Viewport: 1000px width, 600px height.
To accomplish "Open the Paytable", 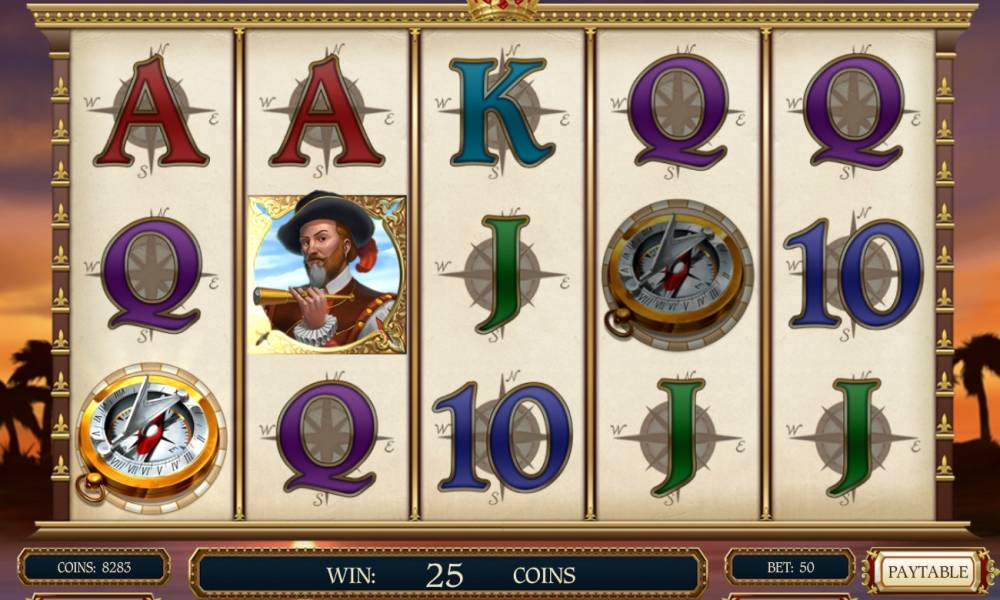I will (928, 572).
